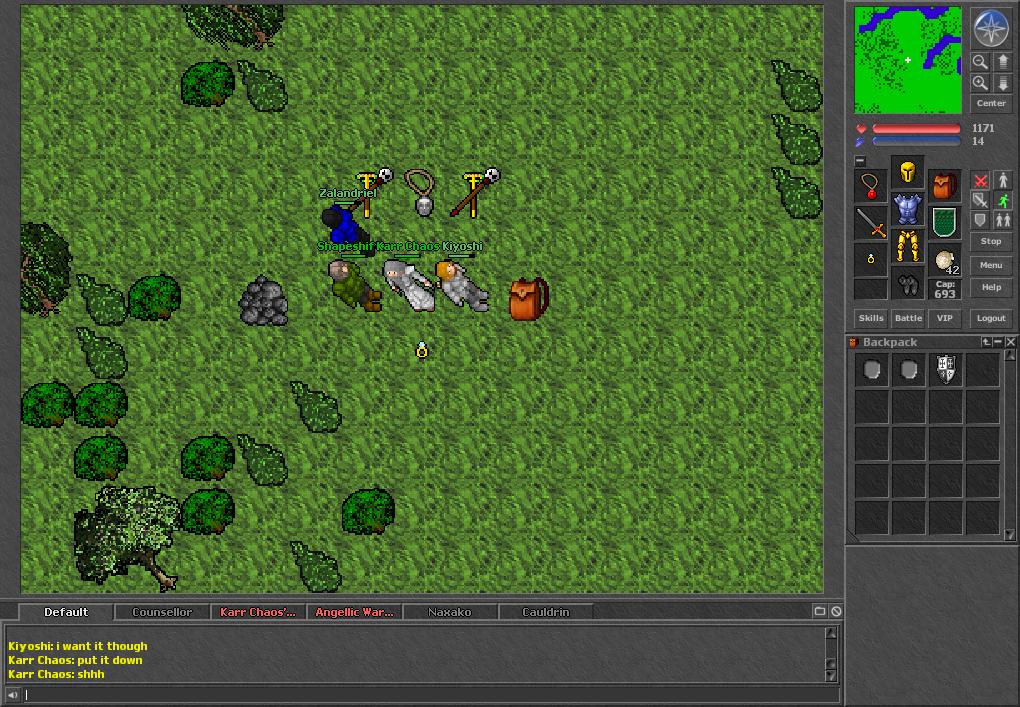Select the sword weapon slot
Viewport: 1020px width, 707px height.
coord(871,223)
